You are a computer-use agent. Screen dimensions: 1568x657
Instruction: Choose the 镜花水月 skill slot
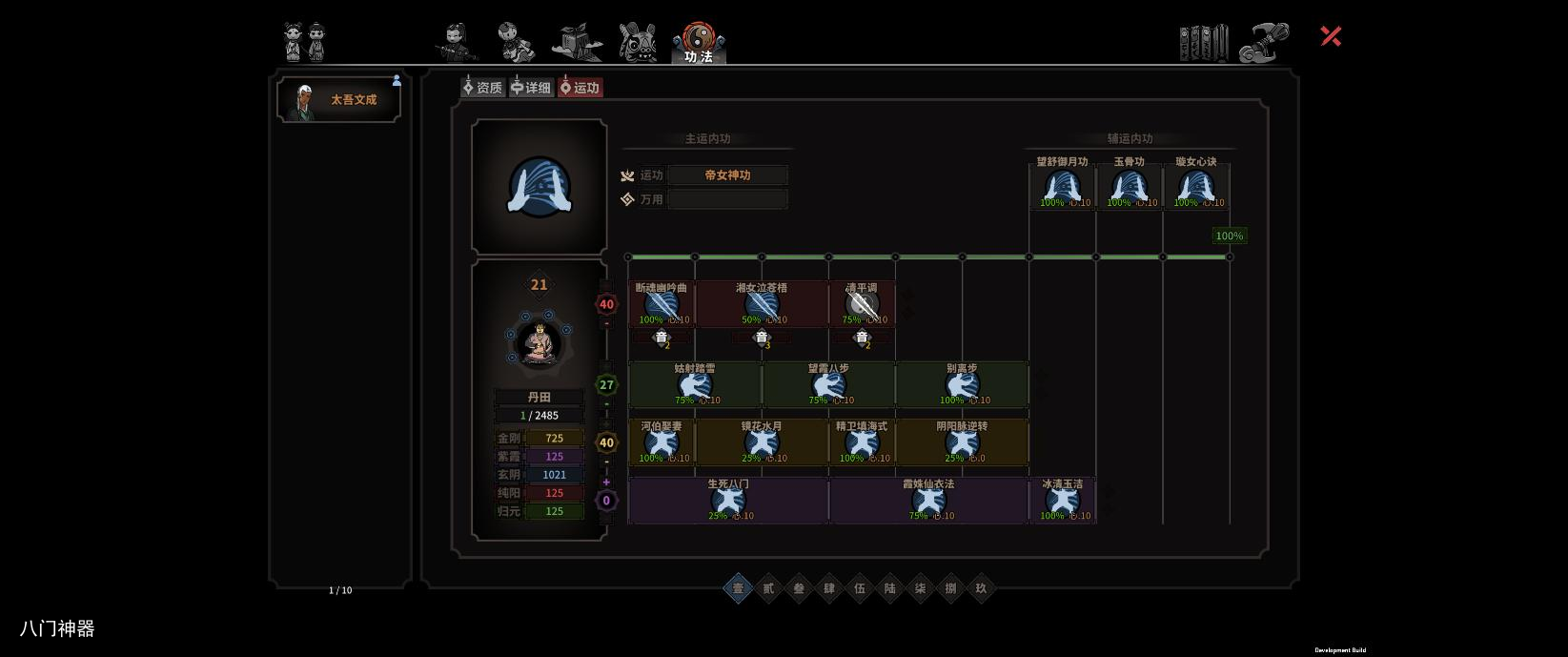tap(762, 442)
